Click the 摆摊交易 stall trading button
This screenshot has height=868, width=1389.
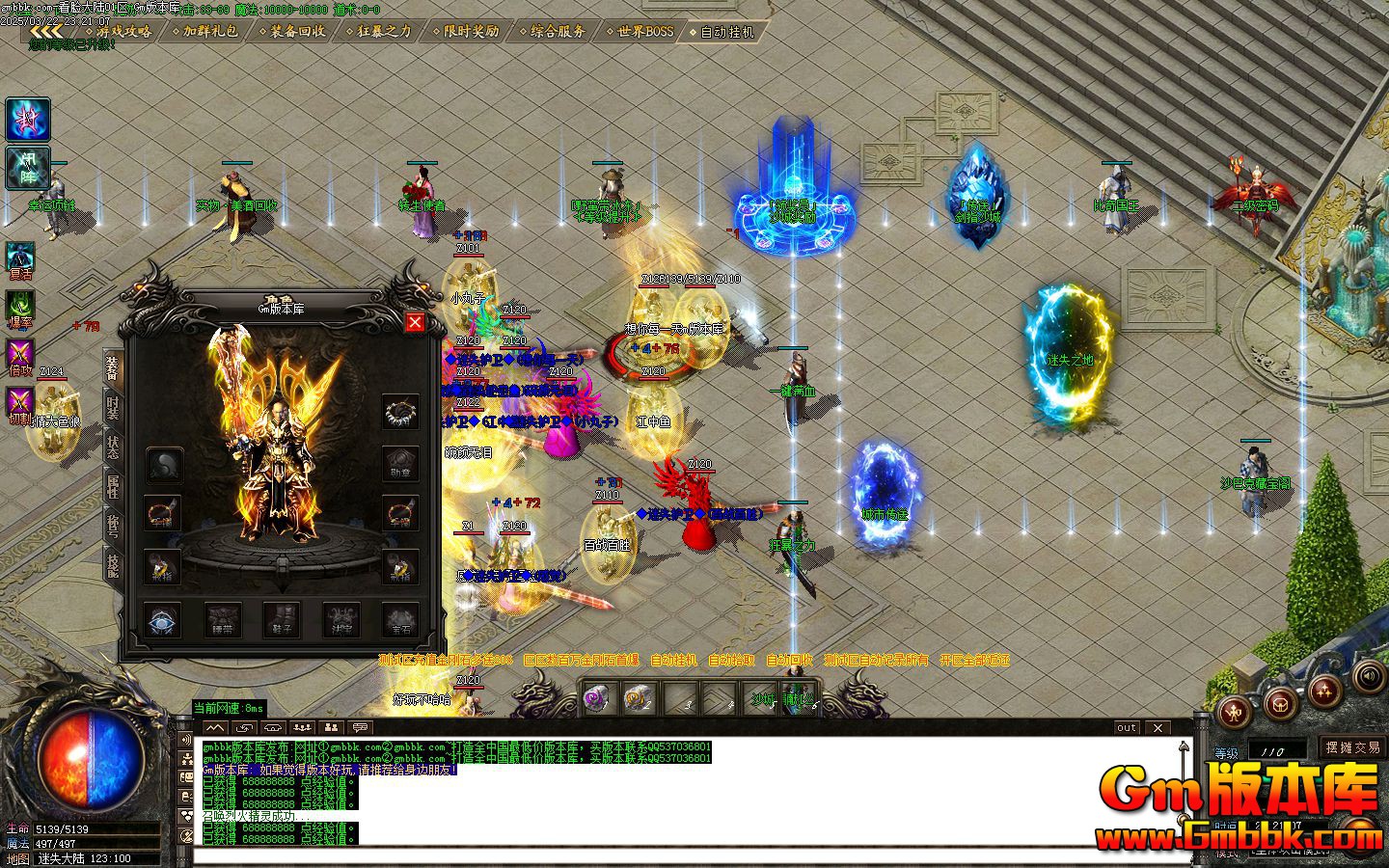pyautogui.click(x=1352, y=748)
